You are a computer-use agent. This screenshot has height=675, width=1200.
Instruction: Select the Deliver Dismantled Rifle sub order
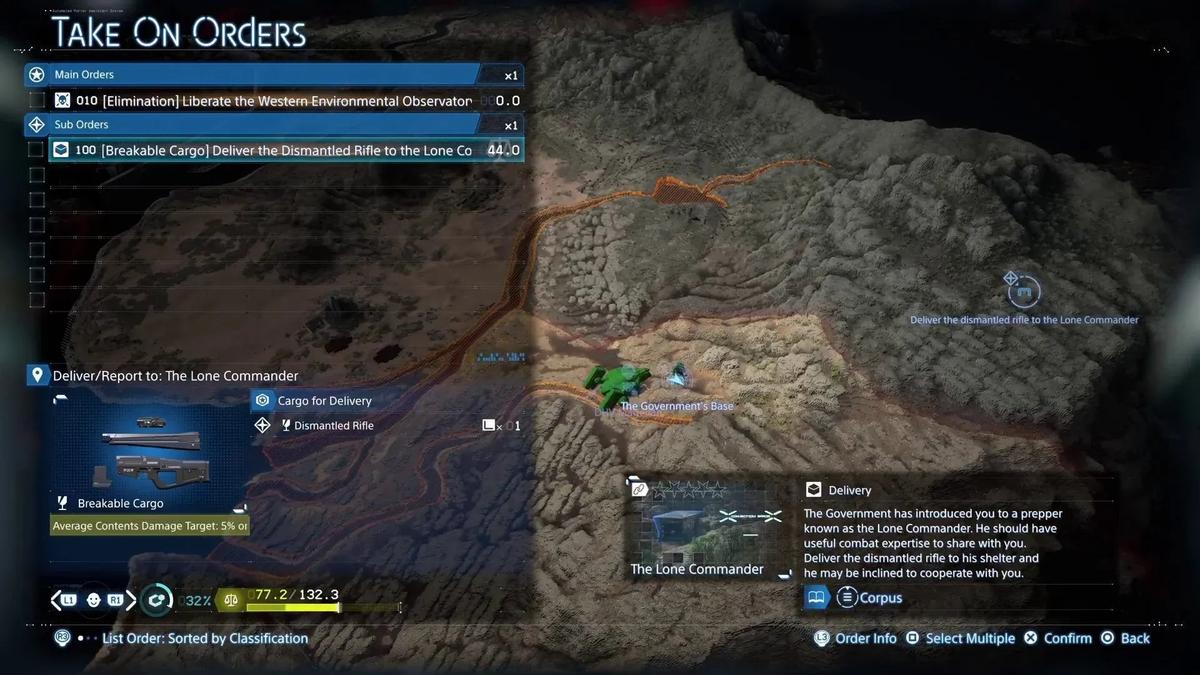click(x=285, y=150)
